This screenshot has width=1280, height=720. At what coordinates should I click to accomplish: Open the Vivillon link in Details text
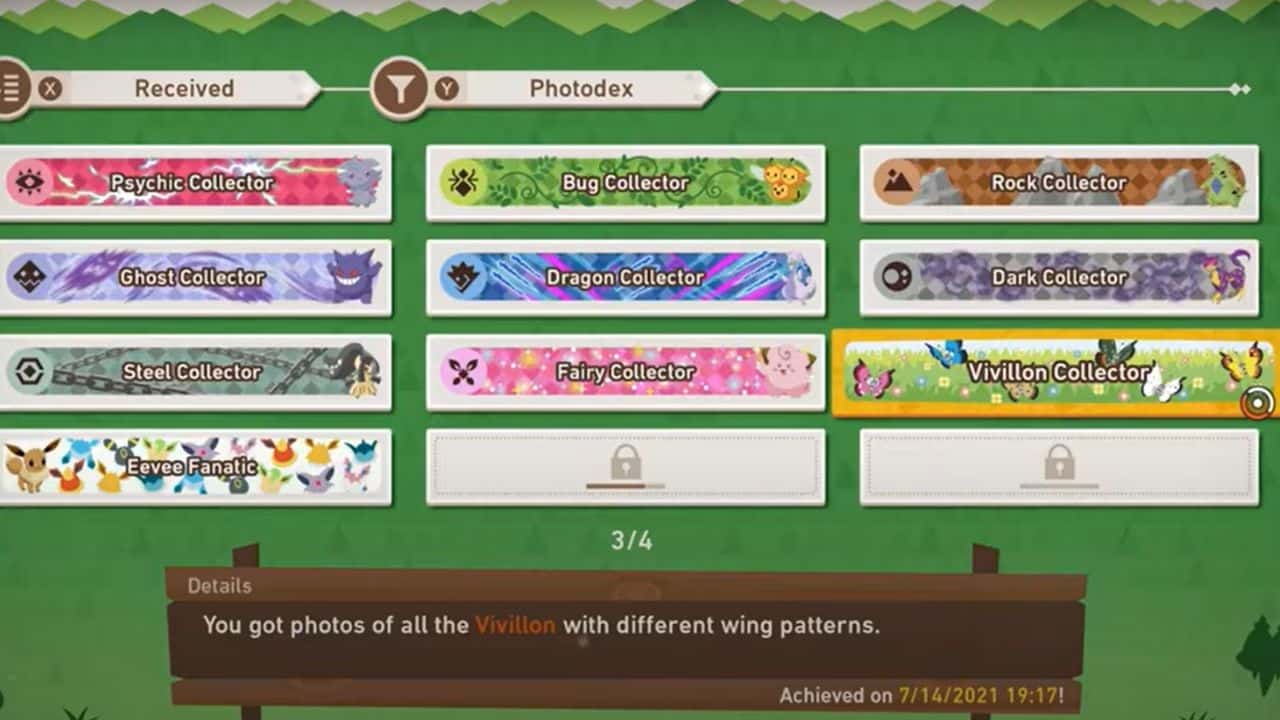click(513, 624)
